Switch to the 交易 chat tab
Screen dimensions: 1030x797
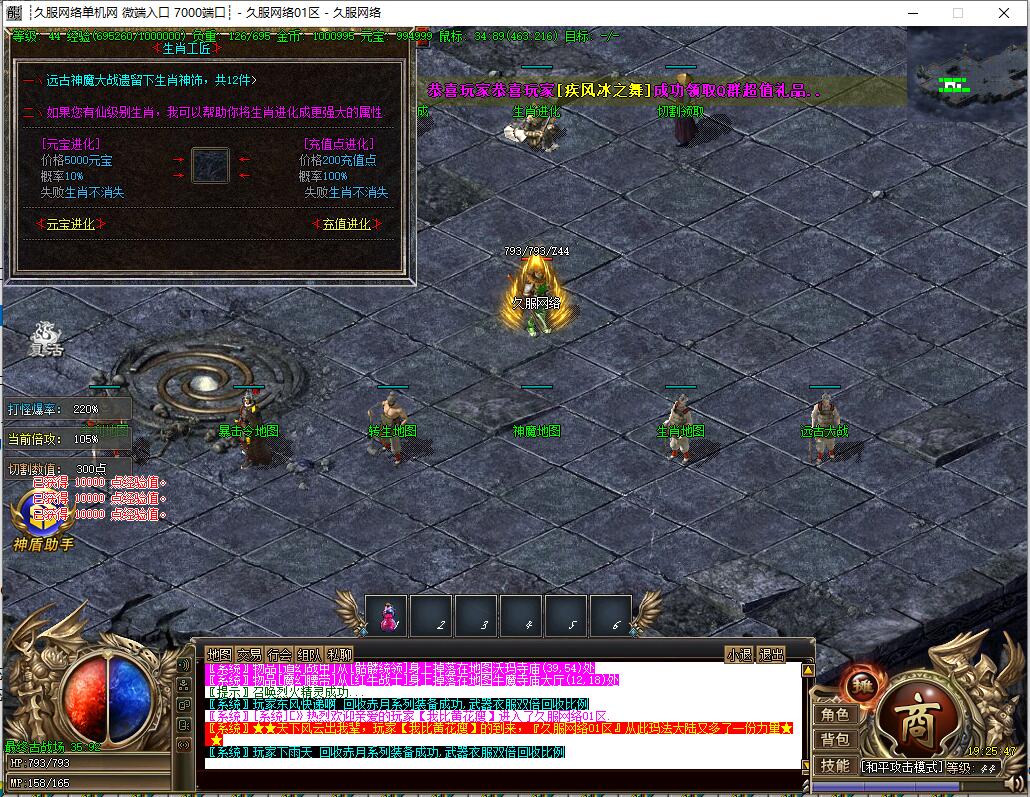coord(249,655)
